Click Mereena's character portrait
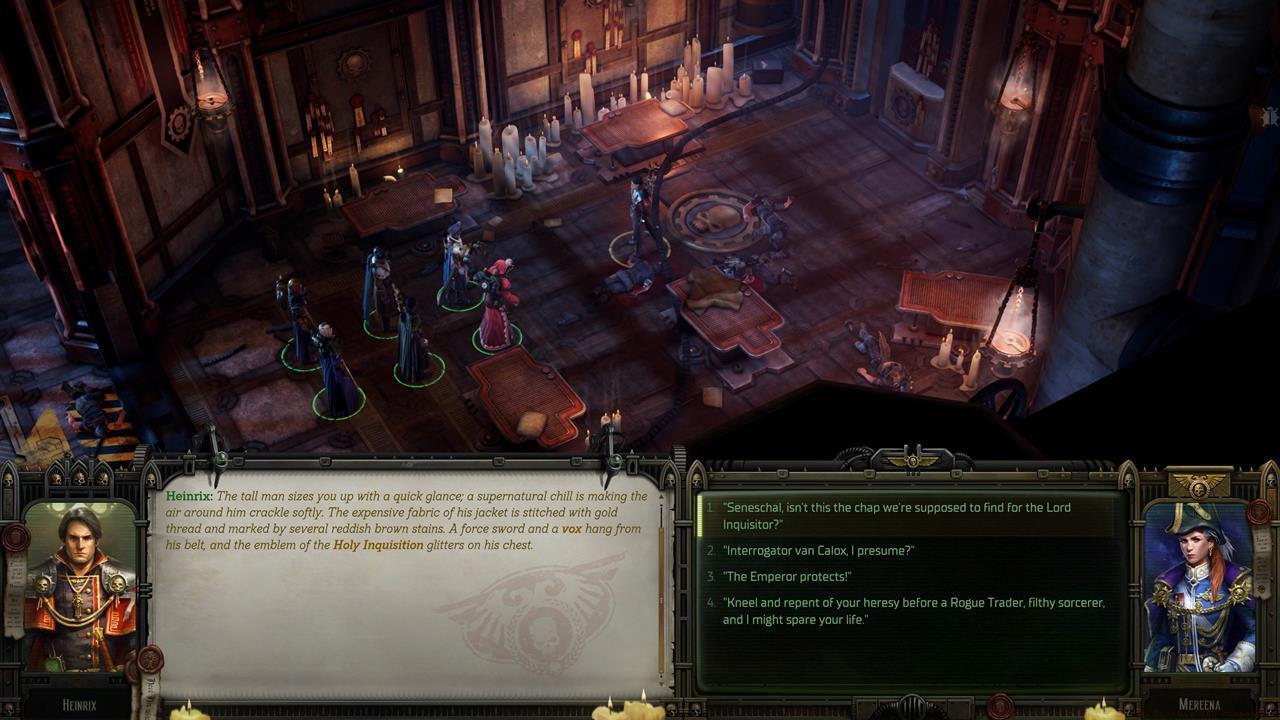 click(x=1197, y=587)
